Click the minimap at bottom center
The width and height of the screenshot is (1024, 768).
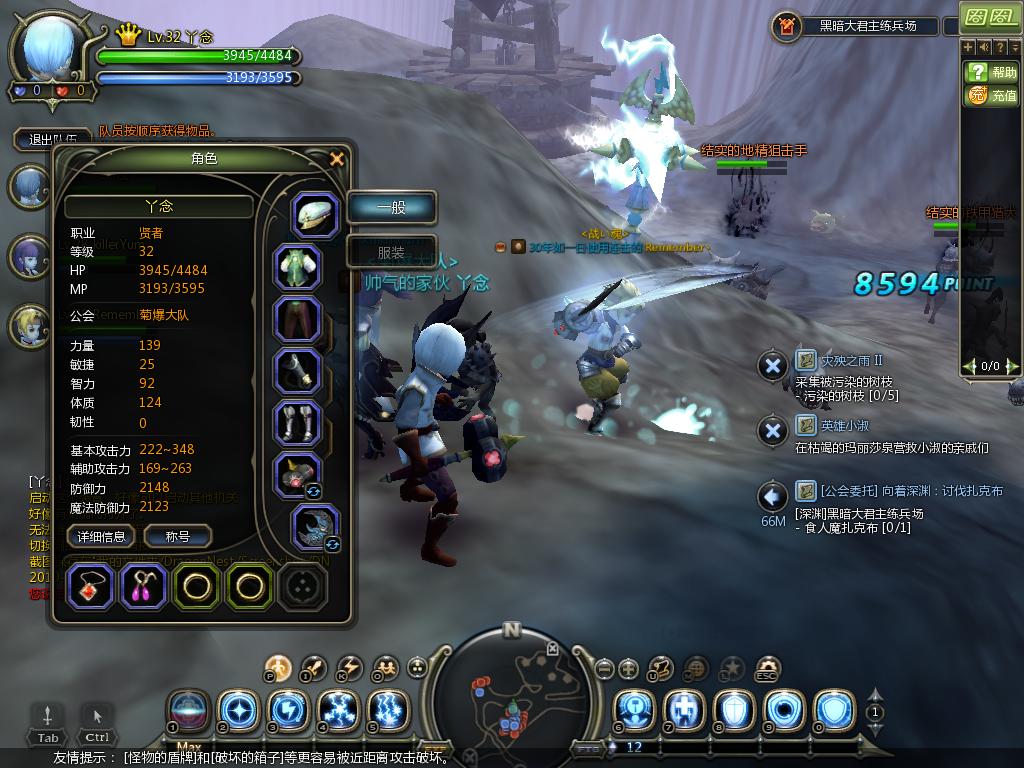511,692
